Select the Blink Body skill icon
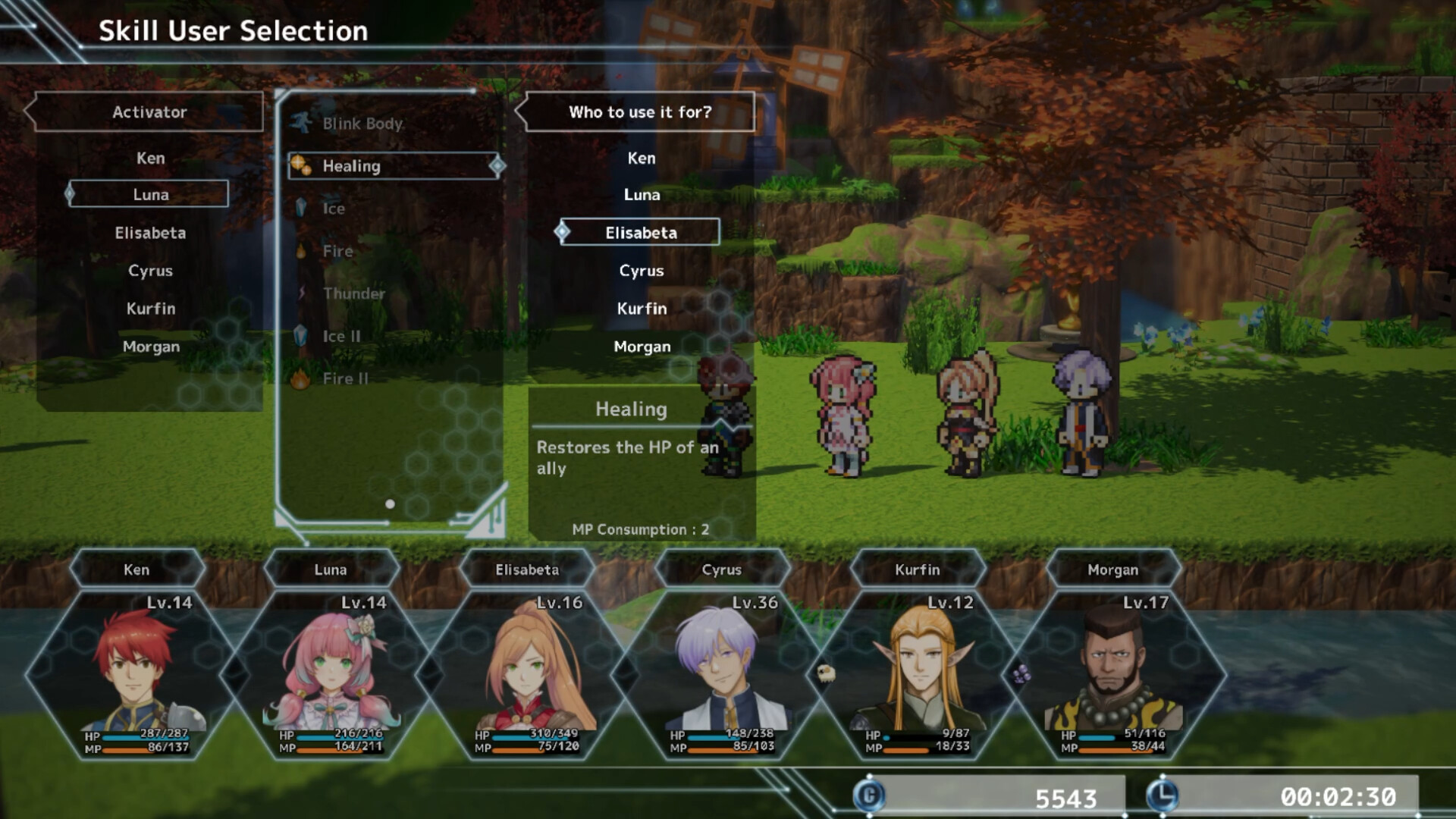 pyautogui.click(x=301, y=121)
